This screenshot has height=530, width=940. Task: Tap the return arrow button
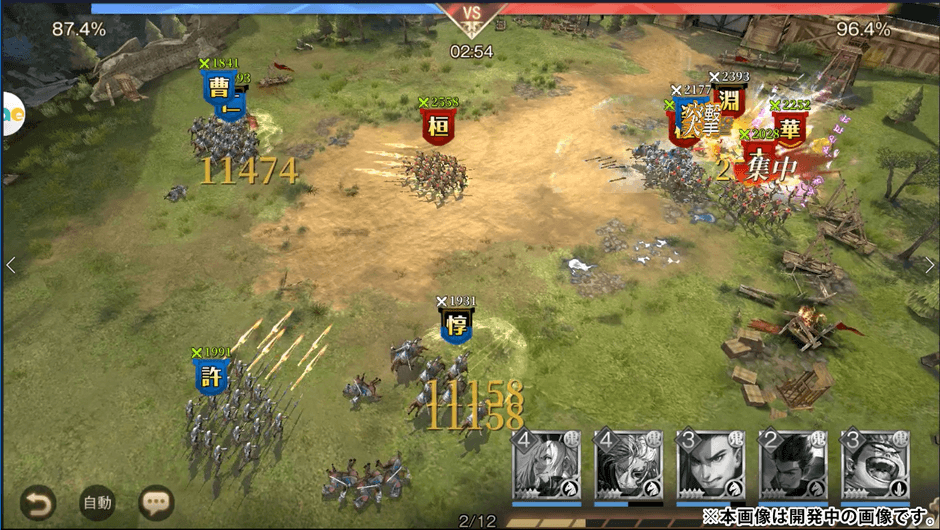39,502
